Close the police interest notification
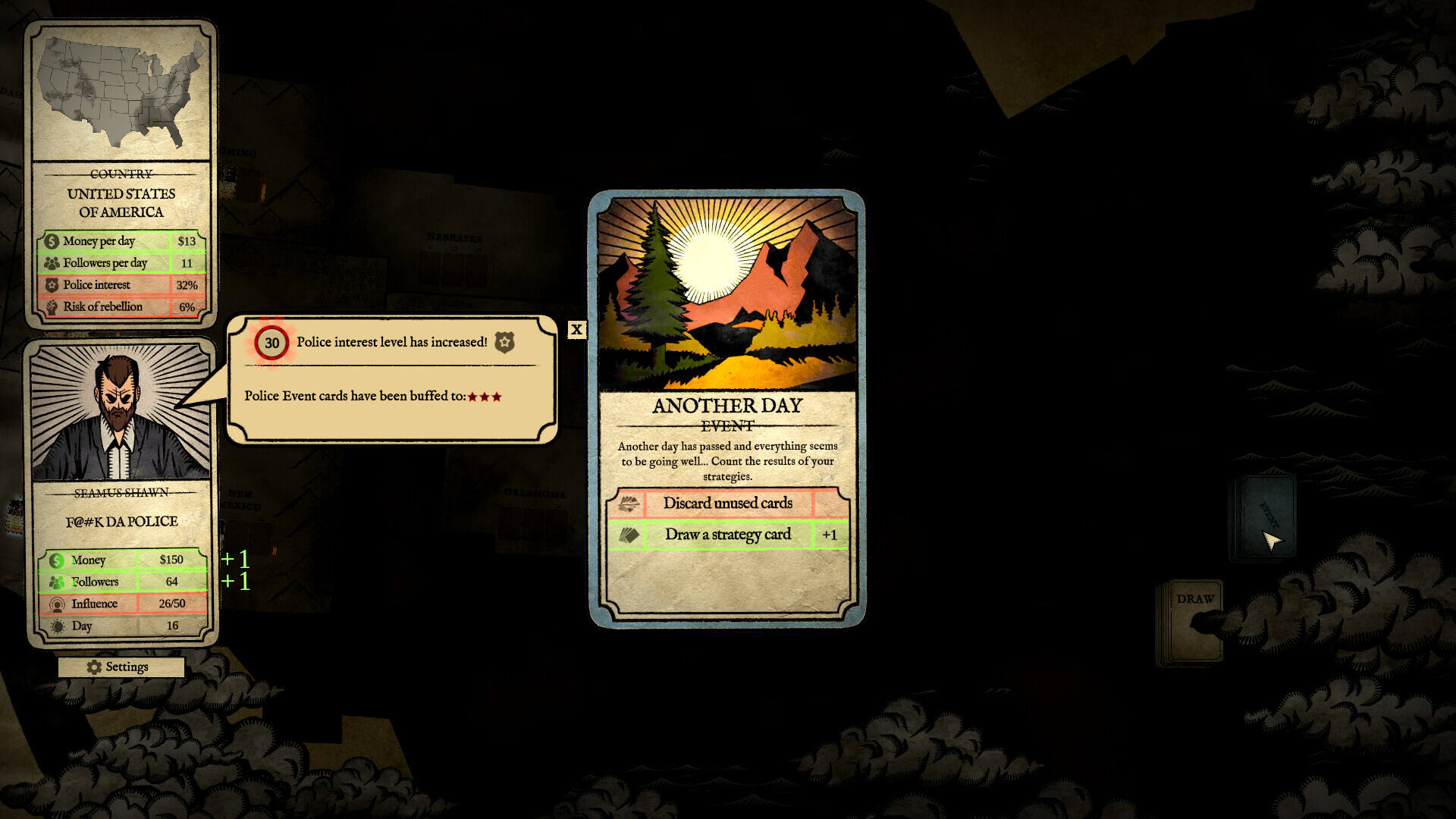The height and width of the screenshot is (819, 1456). pos(576,329)
